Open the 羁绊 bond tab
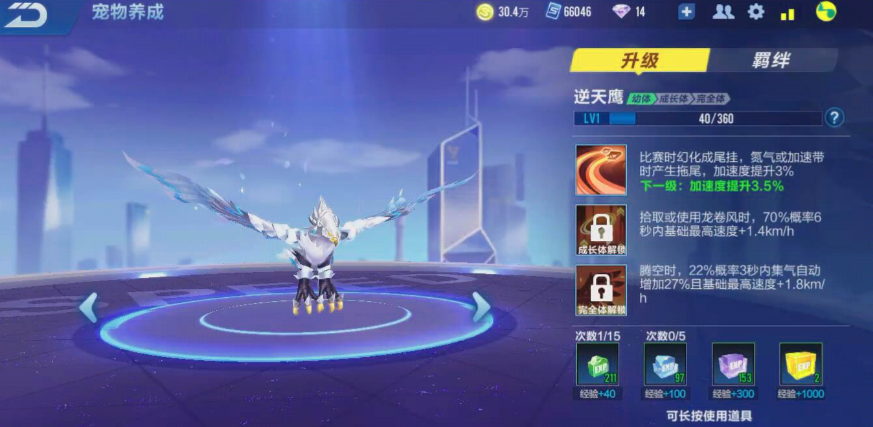Screen dimensions: 873x427 (x=771, y=60)
